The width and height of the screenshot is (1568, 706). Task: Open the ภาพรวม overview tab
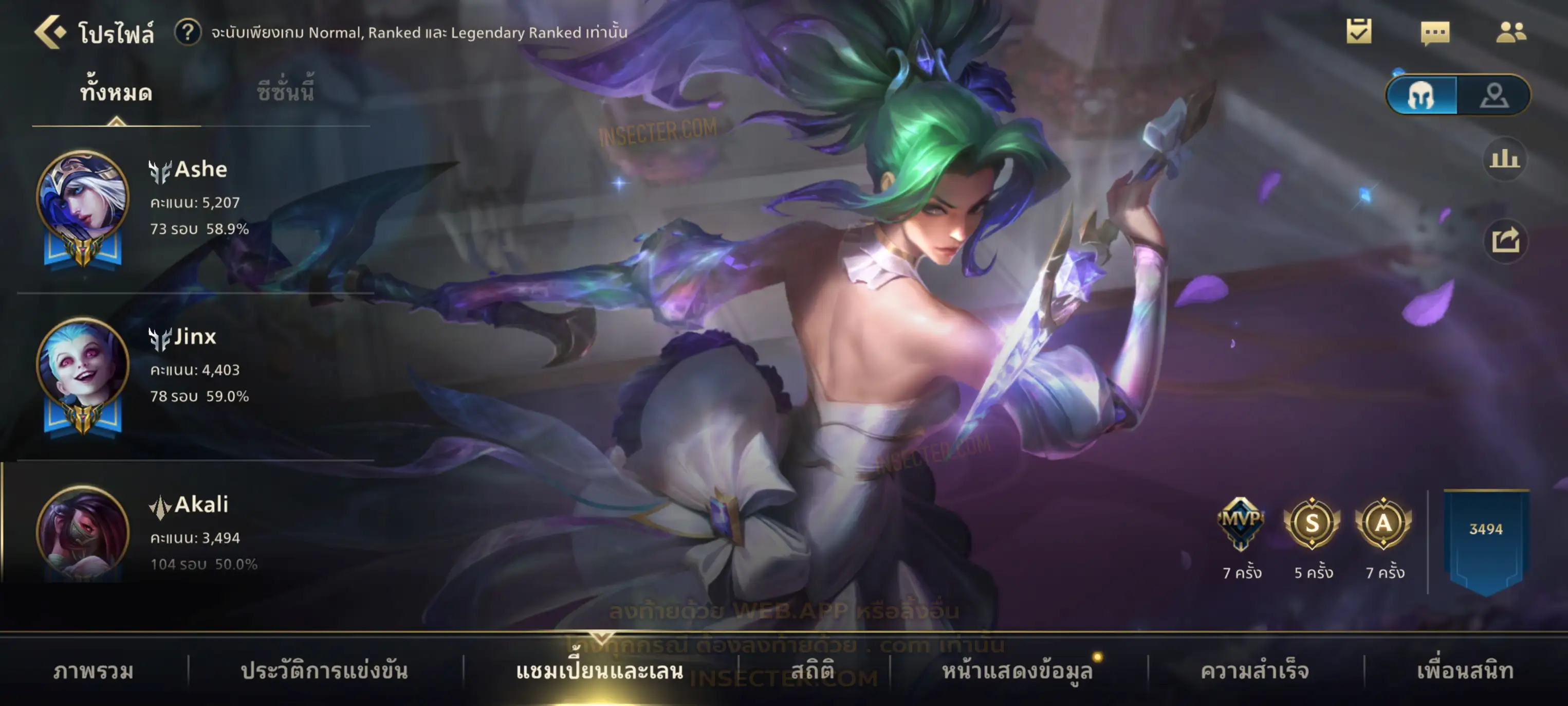(93, 671)
